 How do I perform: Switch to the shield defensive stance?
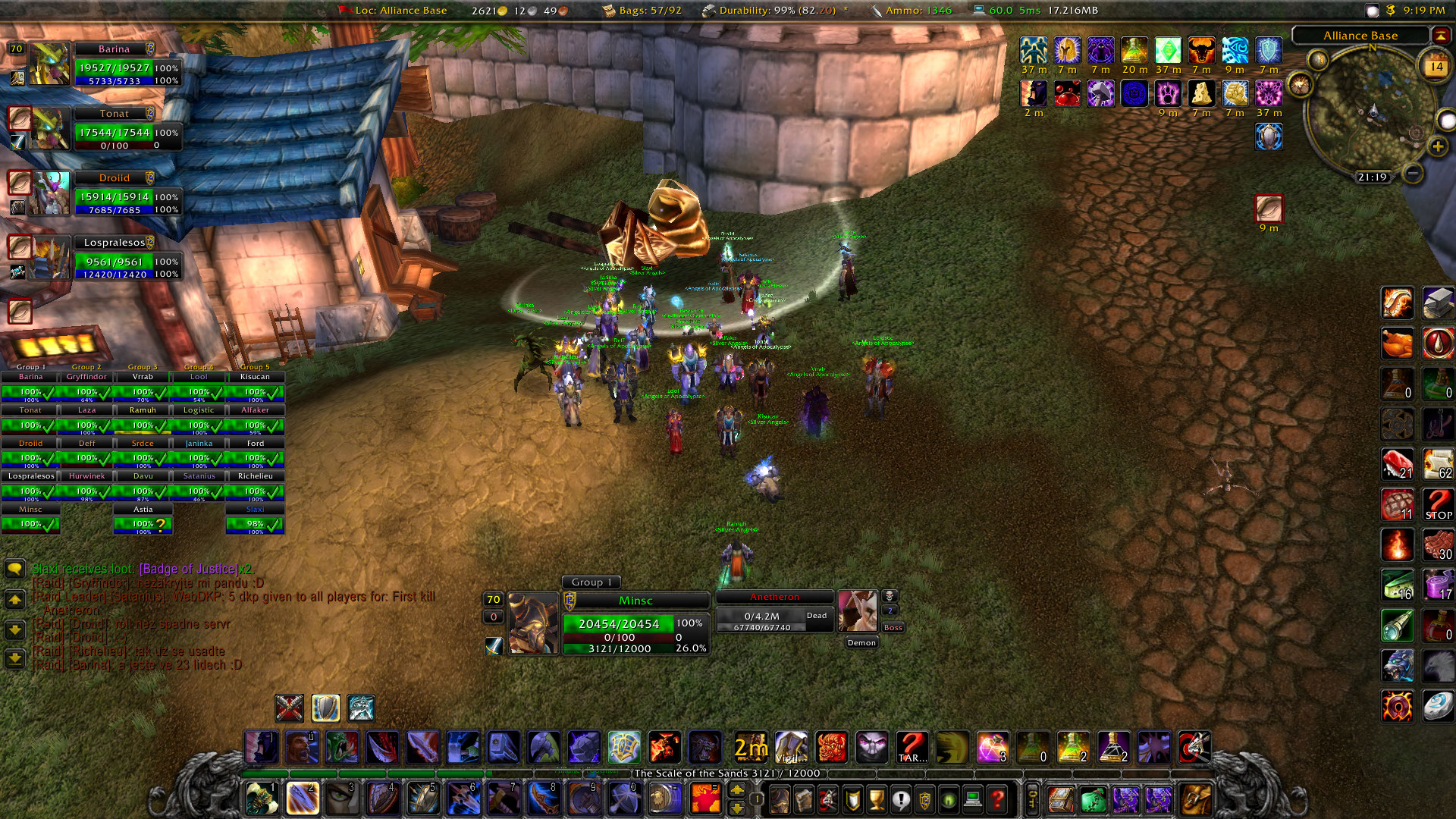pos(325,708)
